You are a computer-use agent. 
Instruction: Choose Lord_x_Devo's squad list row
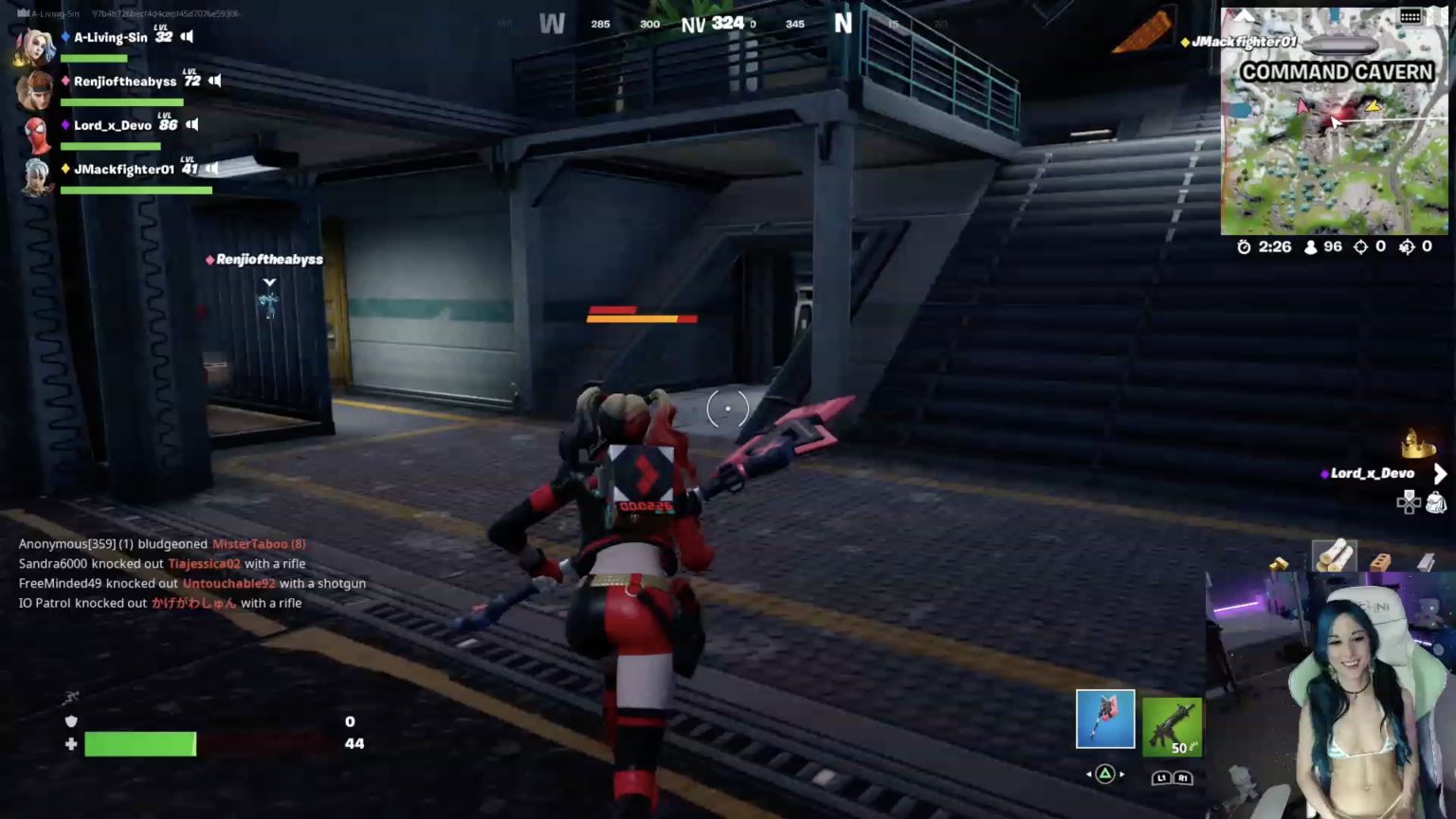point(112,125)
